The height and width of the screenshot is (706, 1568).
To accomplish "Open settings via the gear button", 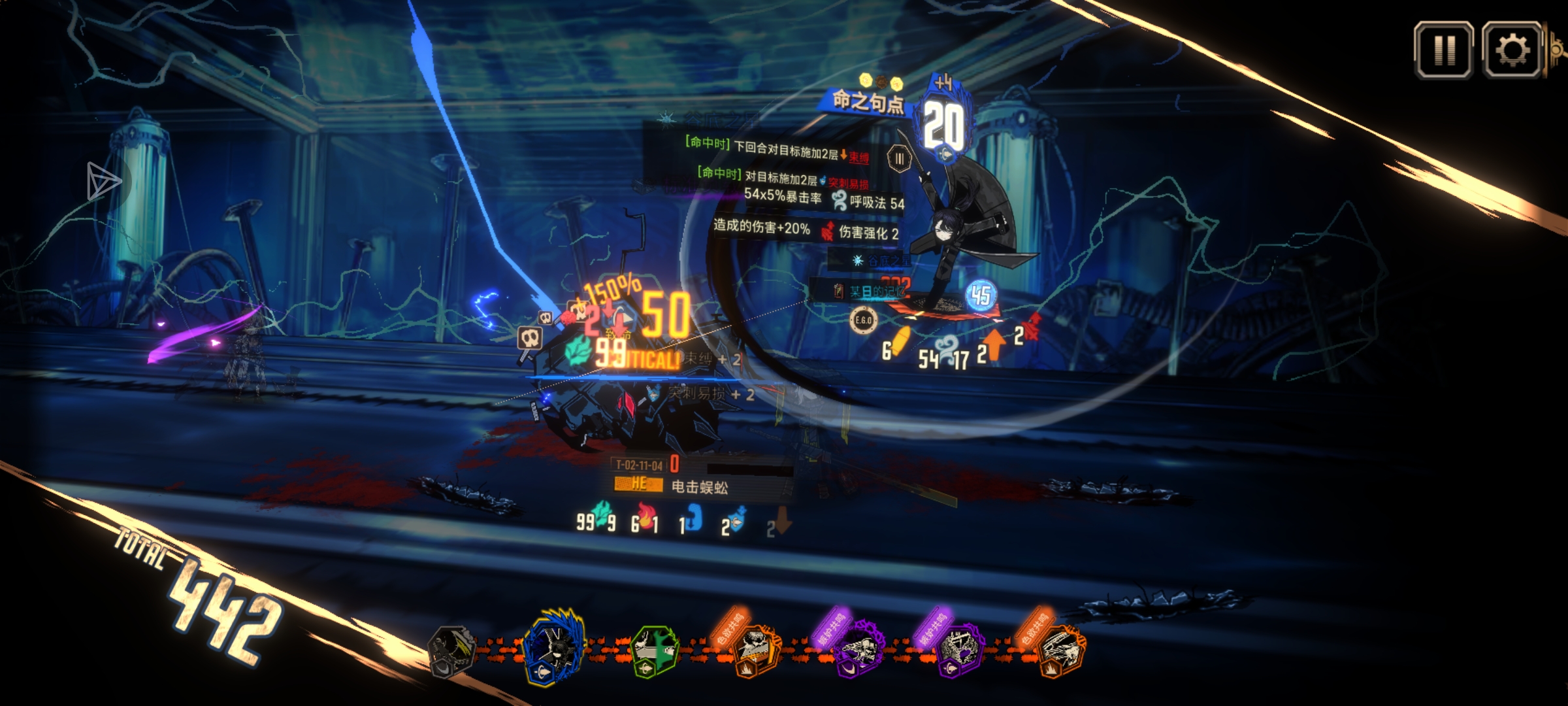I will [x=1512, y=50].
